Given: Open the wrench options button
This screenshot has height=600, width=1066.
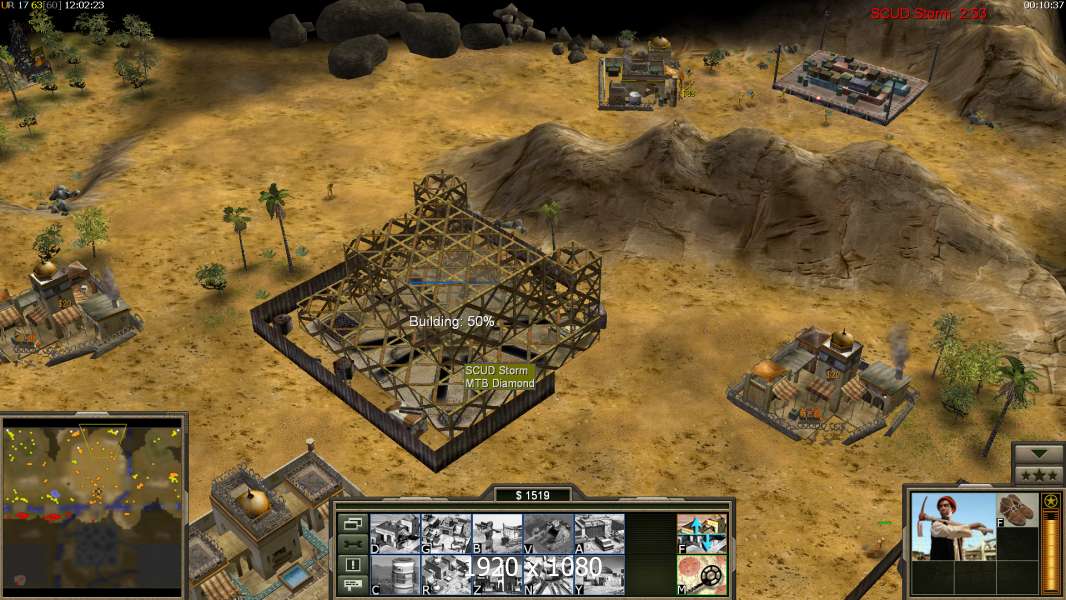Looking at the screenshot, I should pyautogui.click(x=352, y=544).
